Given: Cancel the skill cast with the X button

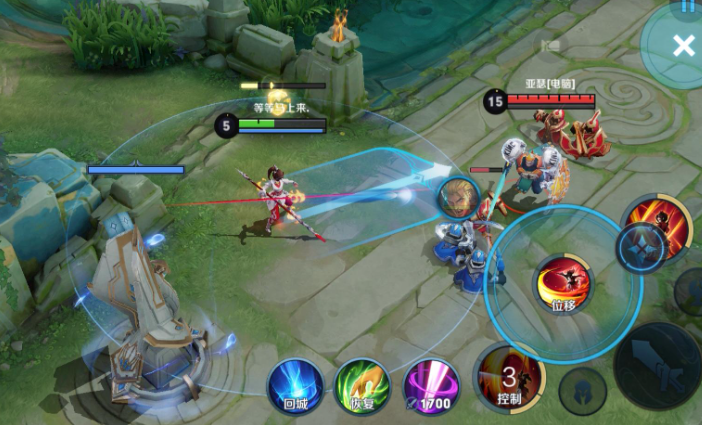Looking at the screenshot, I should coord(684,45).
